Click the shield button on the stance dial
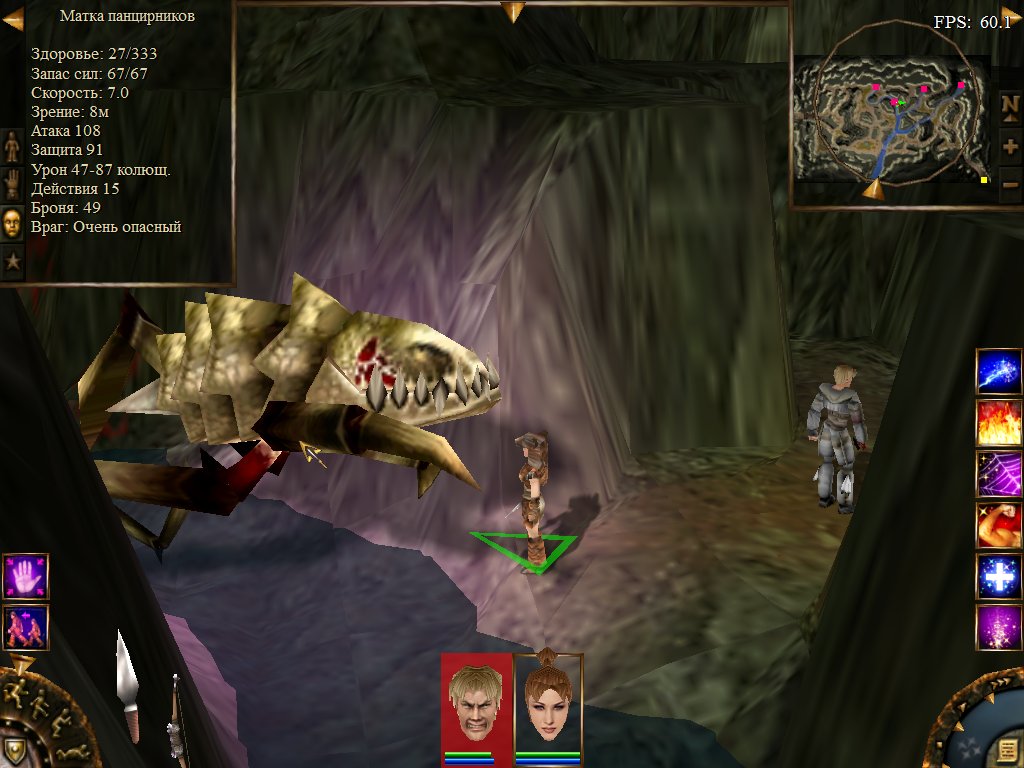This screenshot has width=1024, height=768. 14,751
